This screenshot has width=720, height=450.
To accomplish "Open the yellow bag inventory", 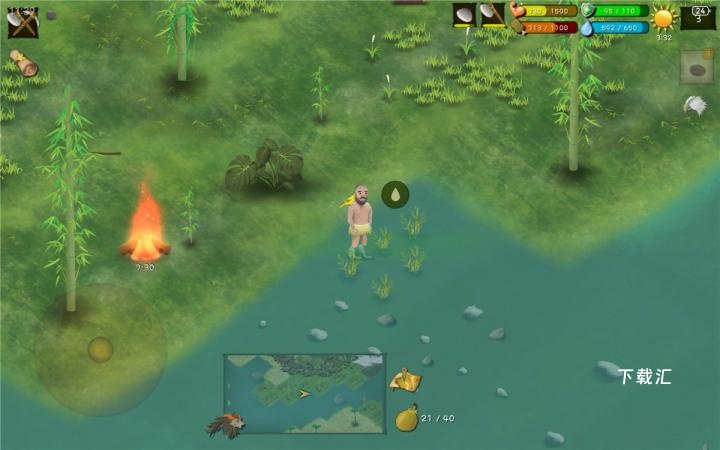I will 406,418.
